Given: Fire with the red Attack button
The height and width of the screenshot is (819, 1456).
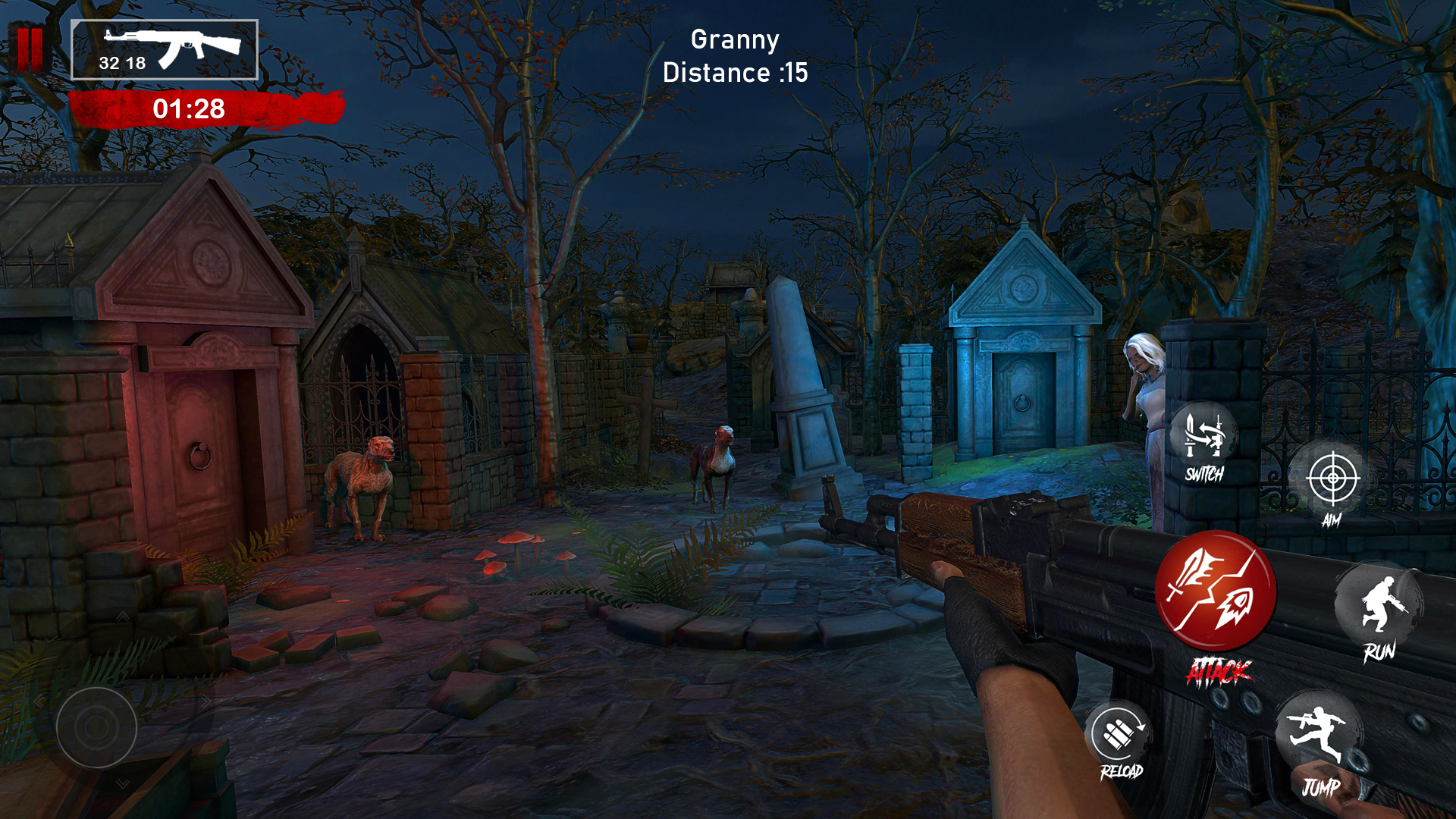Looking at the screenshot, I should [x=1216, y=591].
